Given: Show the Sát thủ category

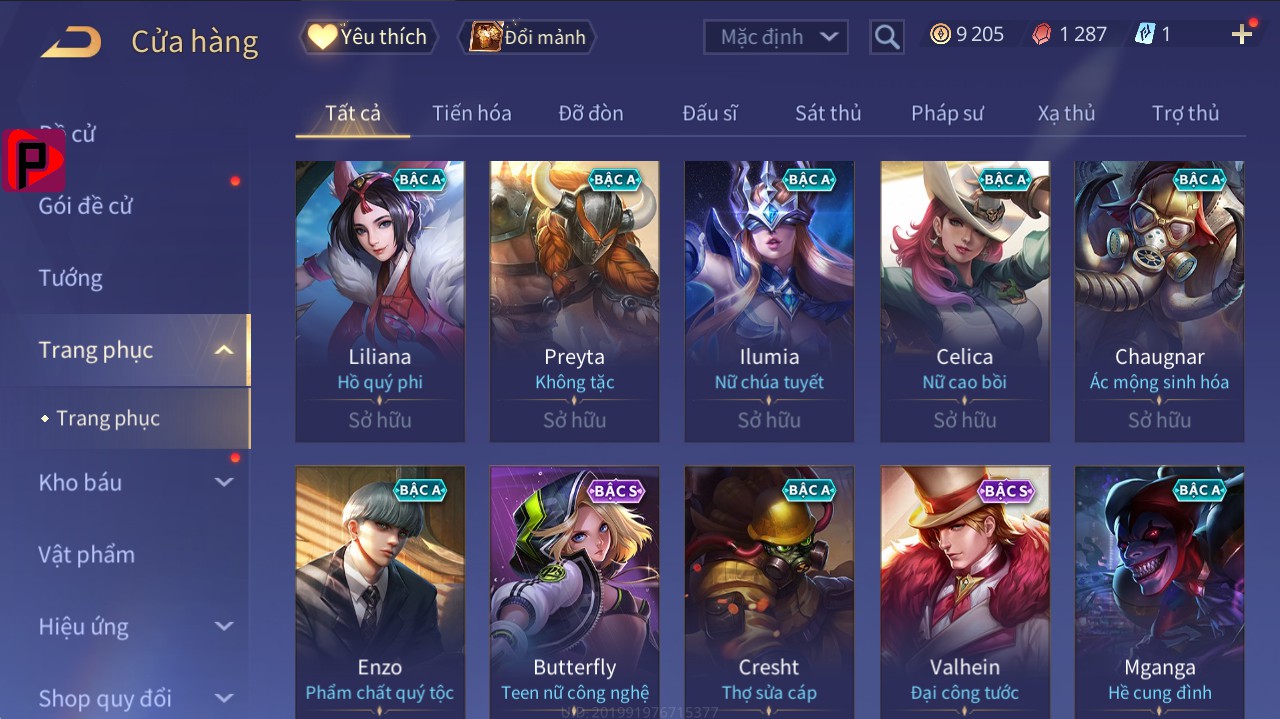Looking at the screenshot, I should 828,113.
